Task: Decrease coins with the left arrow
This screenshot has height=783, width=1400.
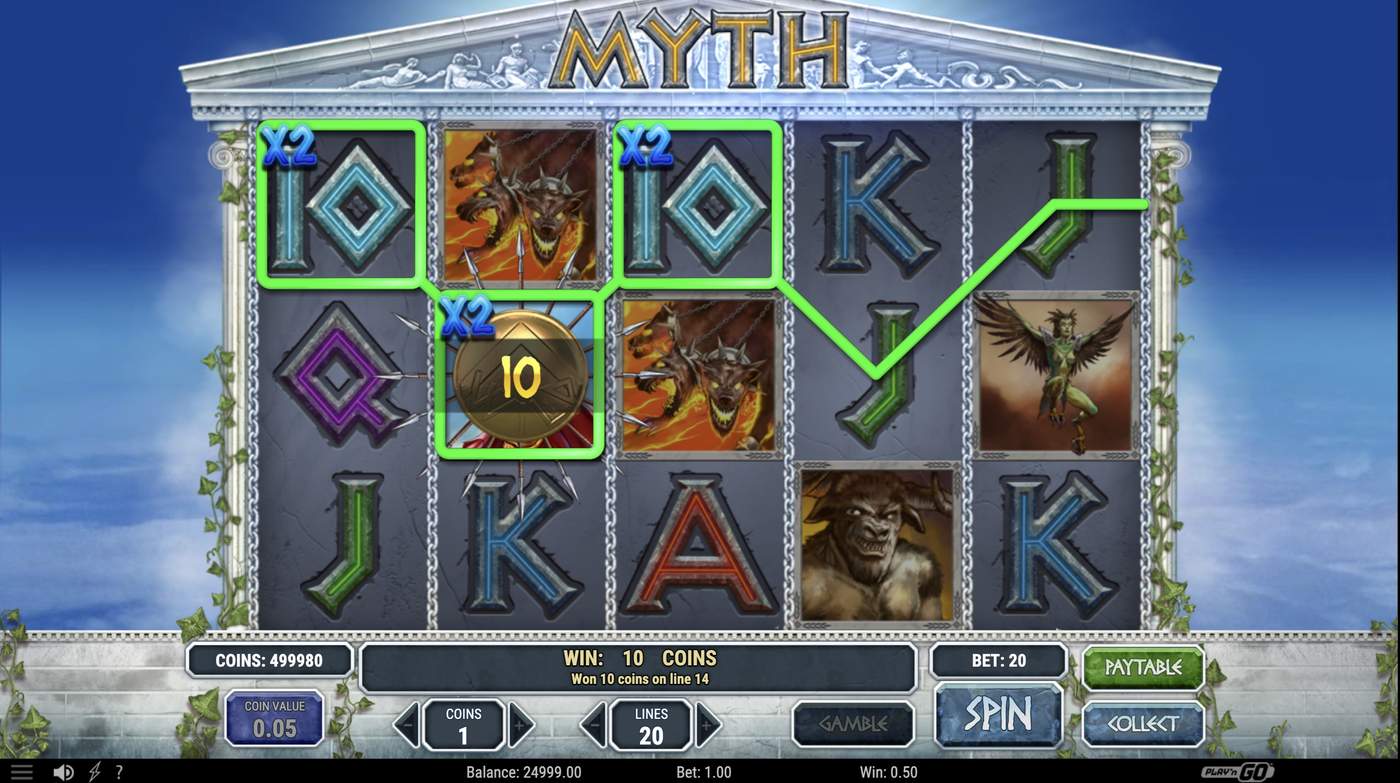Action: click(x=408, y=723)
